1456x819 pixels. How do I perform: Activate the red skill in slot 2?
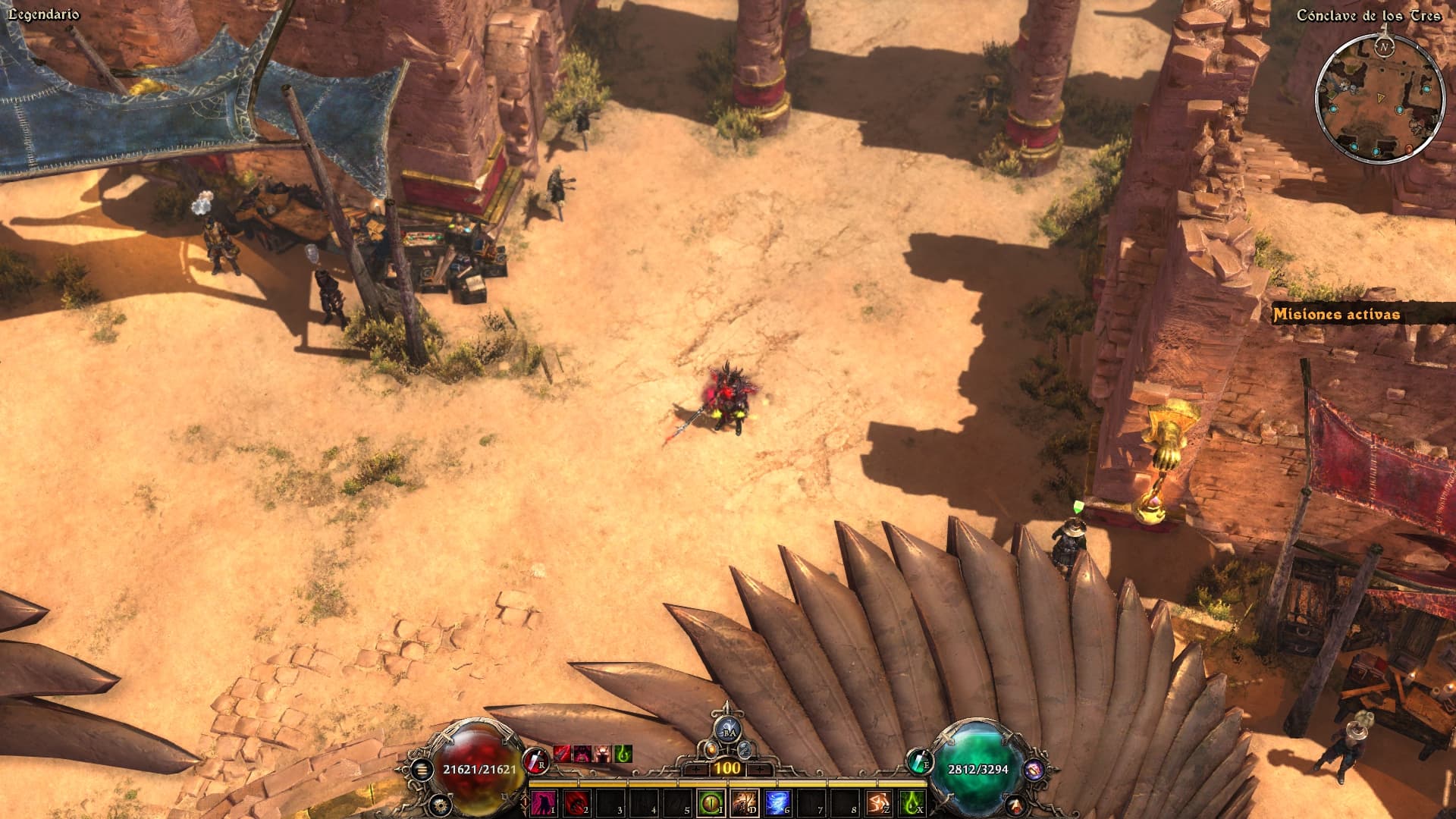577,802
